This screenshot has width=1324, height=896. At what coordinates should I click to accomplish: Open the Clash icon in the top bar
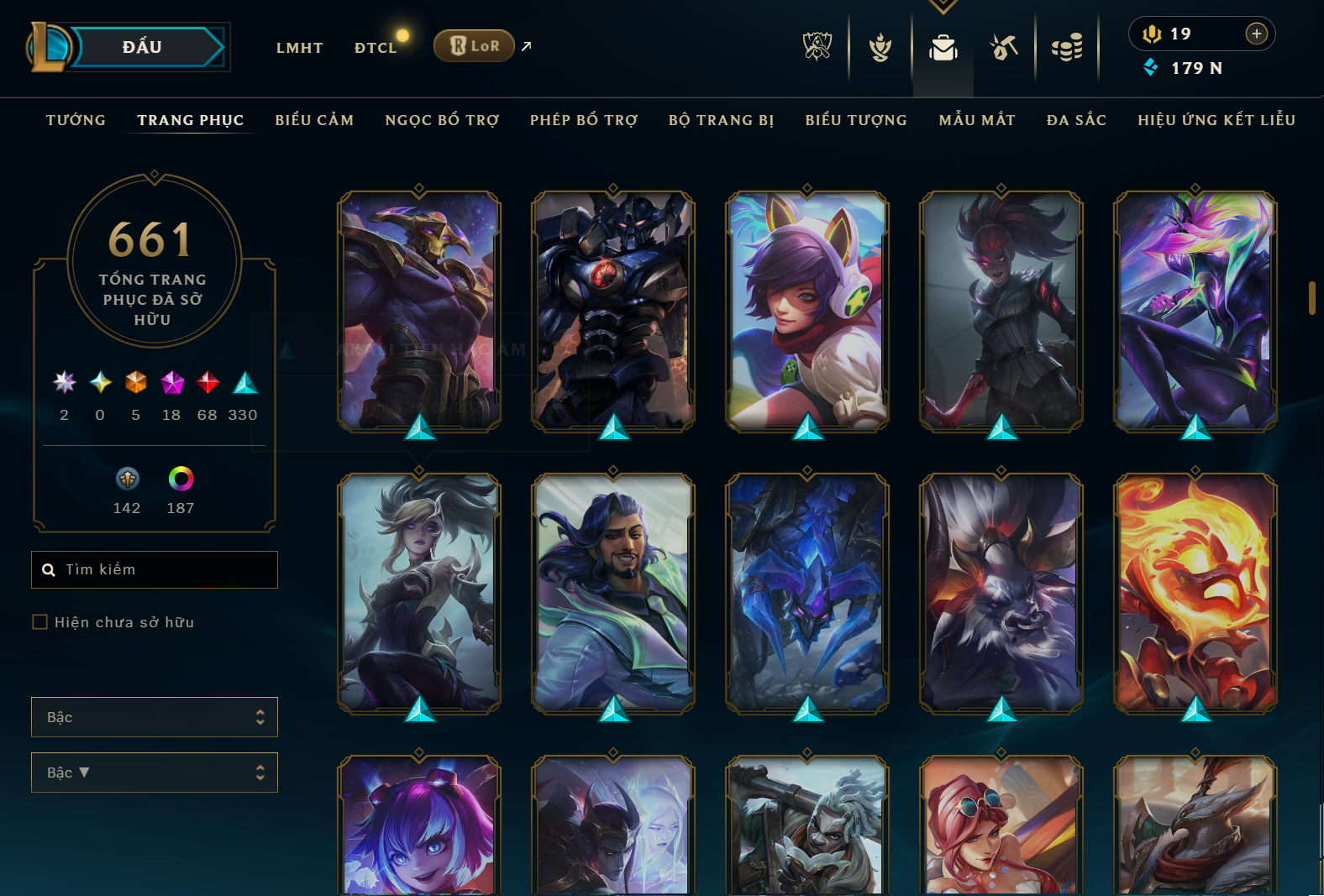pyautogui.click(x=880, y=48)
